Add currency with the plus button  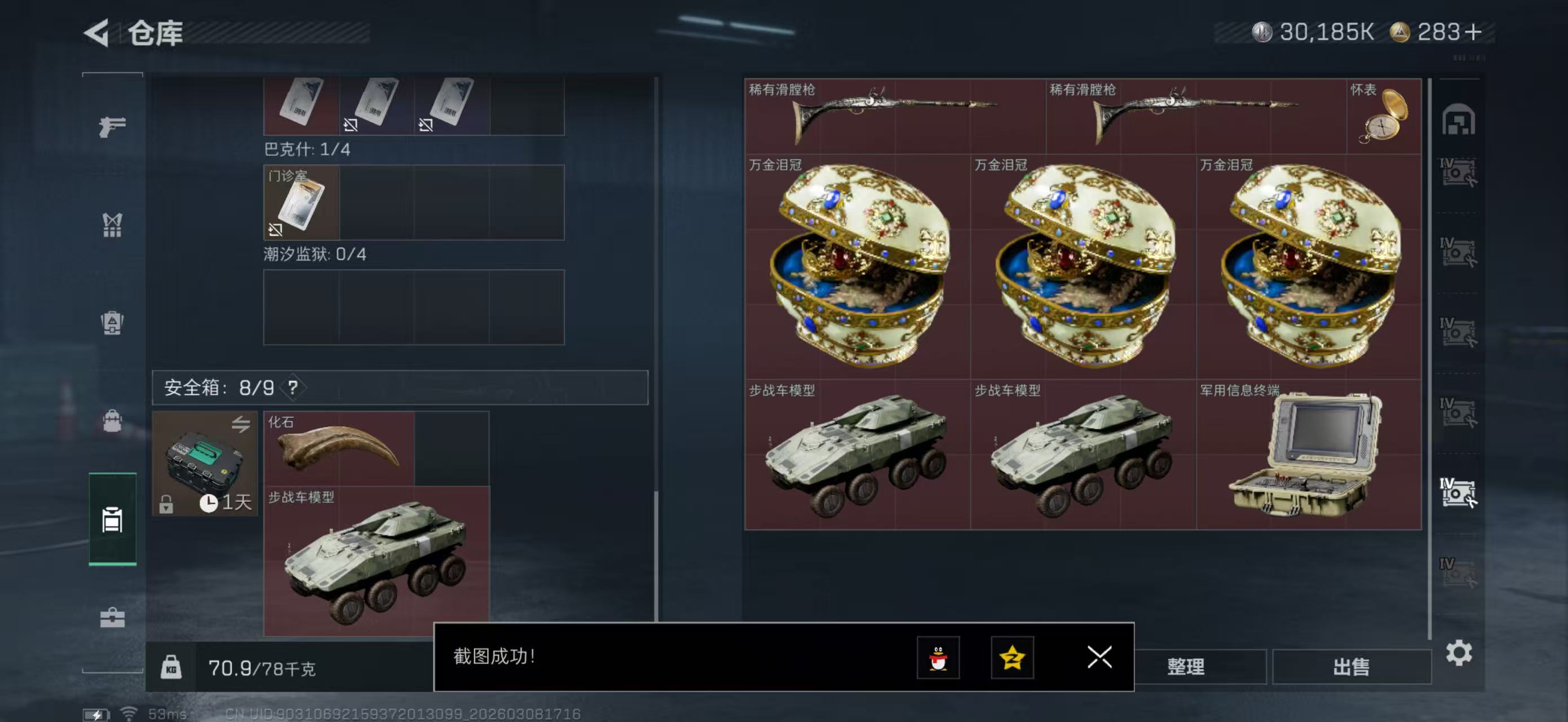(1473, 32)
